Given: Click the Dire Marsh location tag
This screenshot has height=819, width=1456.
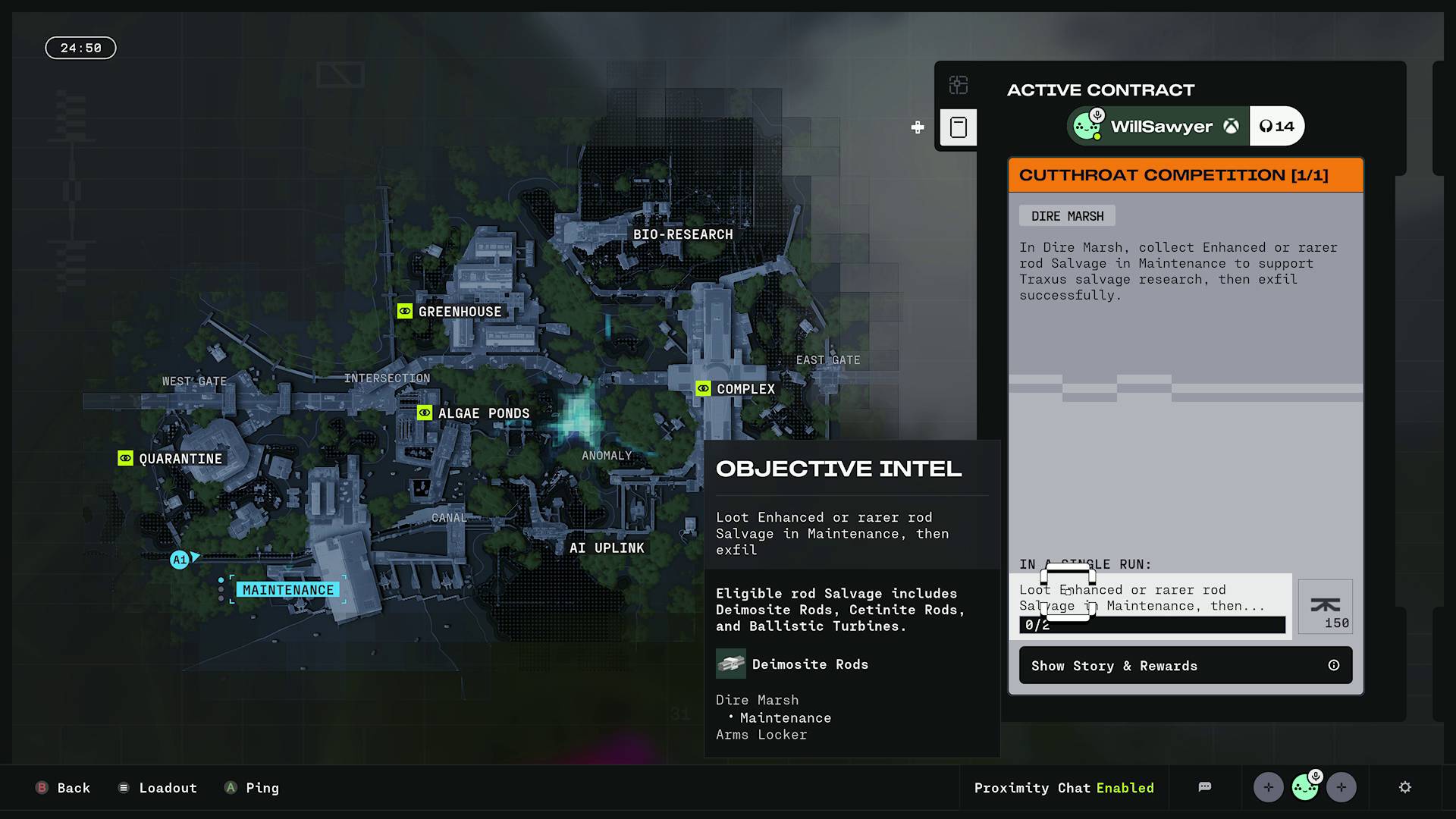Looking at the screenshot, I should (x=1066, y=215).
